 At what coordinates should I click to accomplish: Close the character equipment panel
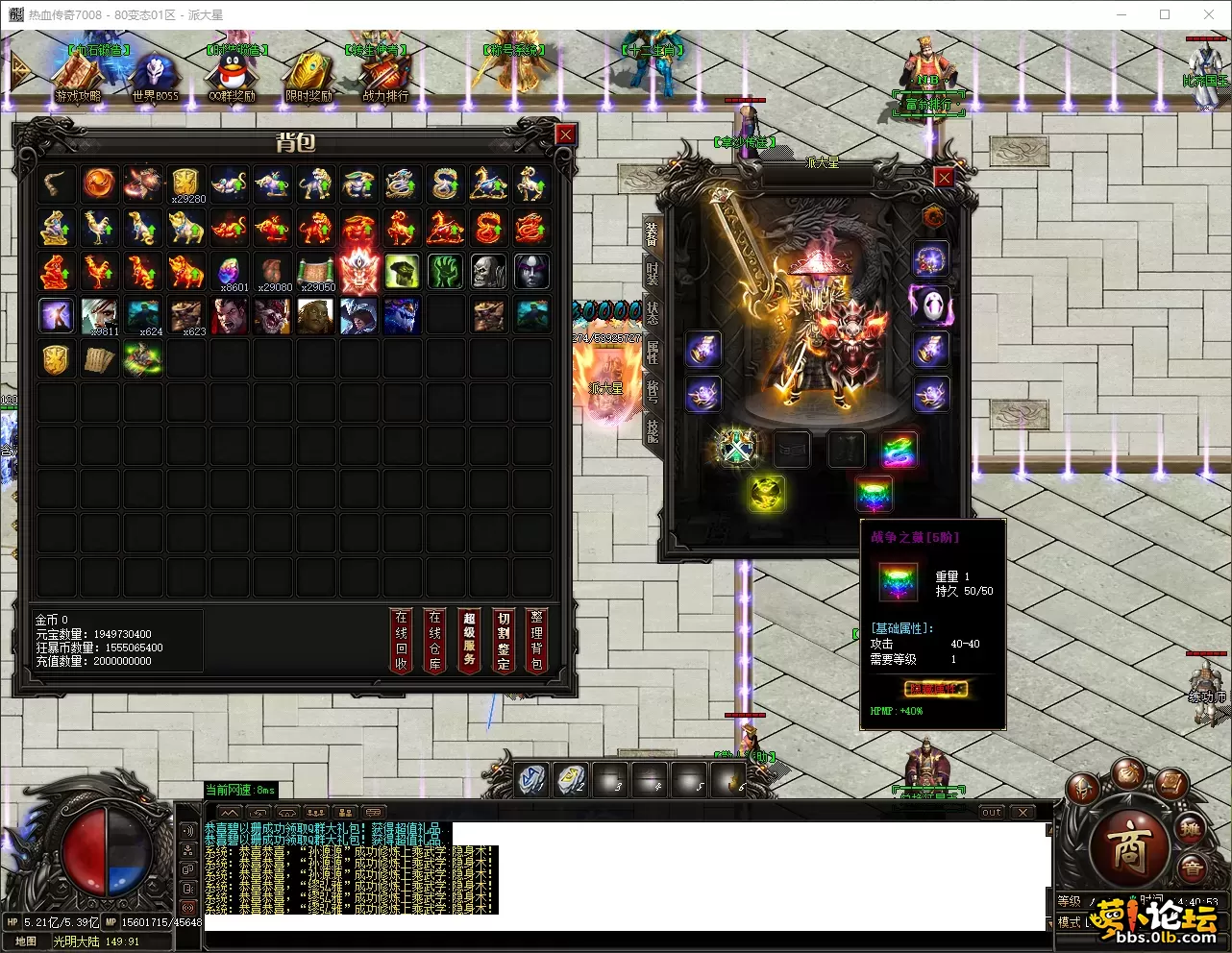[x=944, y=178]
